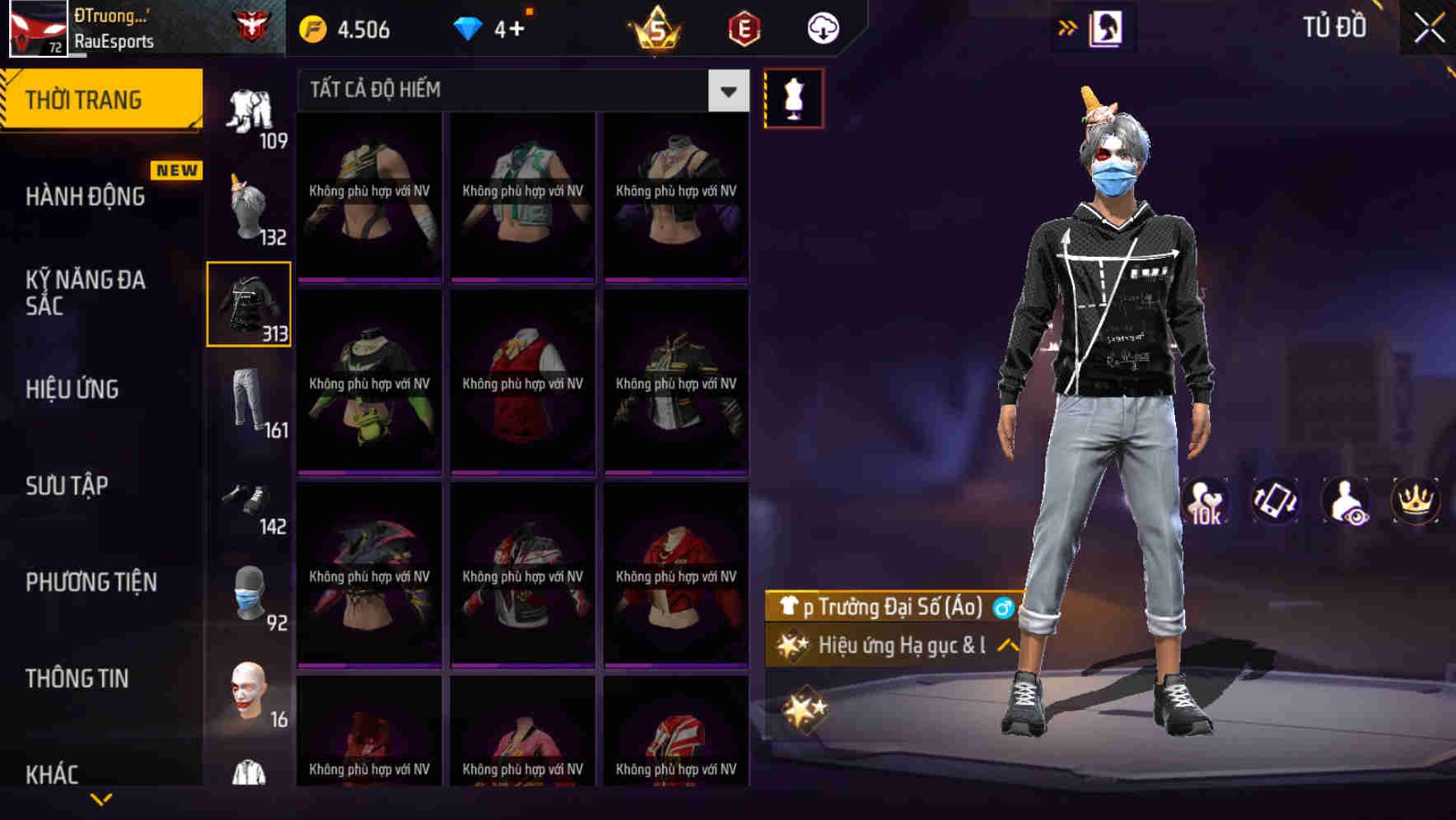Open the PHƯƠNG TIỆN menu section
1456x820 pixels.
(x=91, y=582)
